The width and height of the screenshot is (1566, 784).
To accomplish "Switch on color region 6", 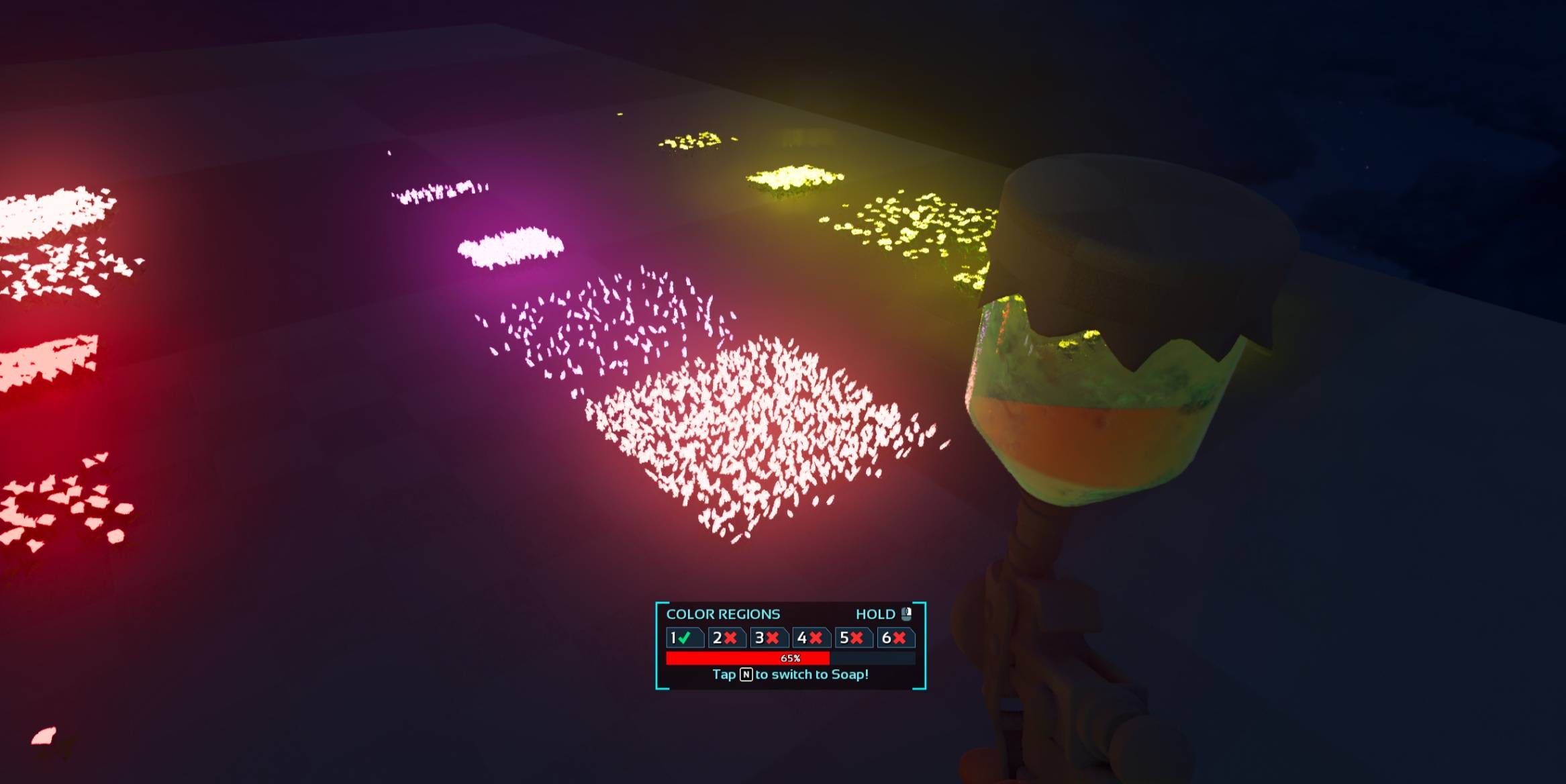I will (895, 638).
